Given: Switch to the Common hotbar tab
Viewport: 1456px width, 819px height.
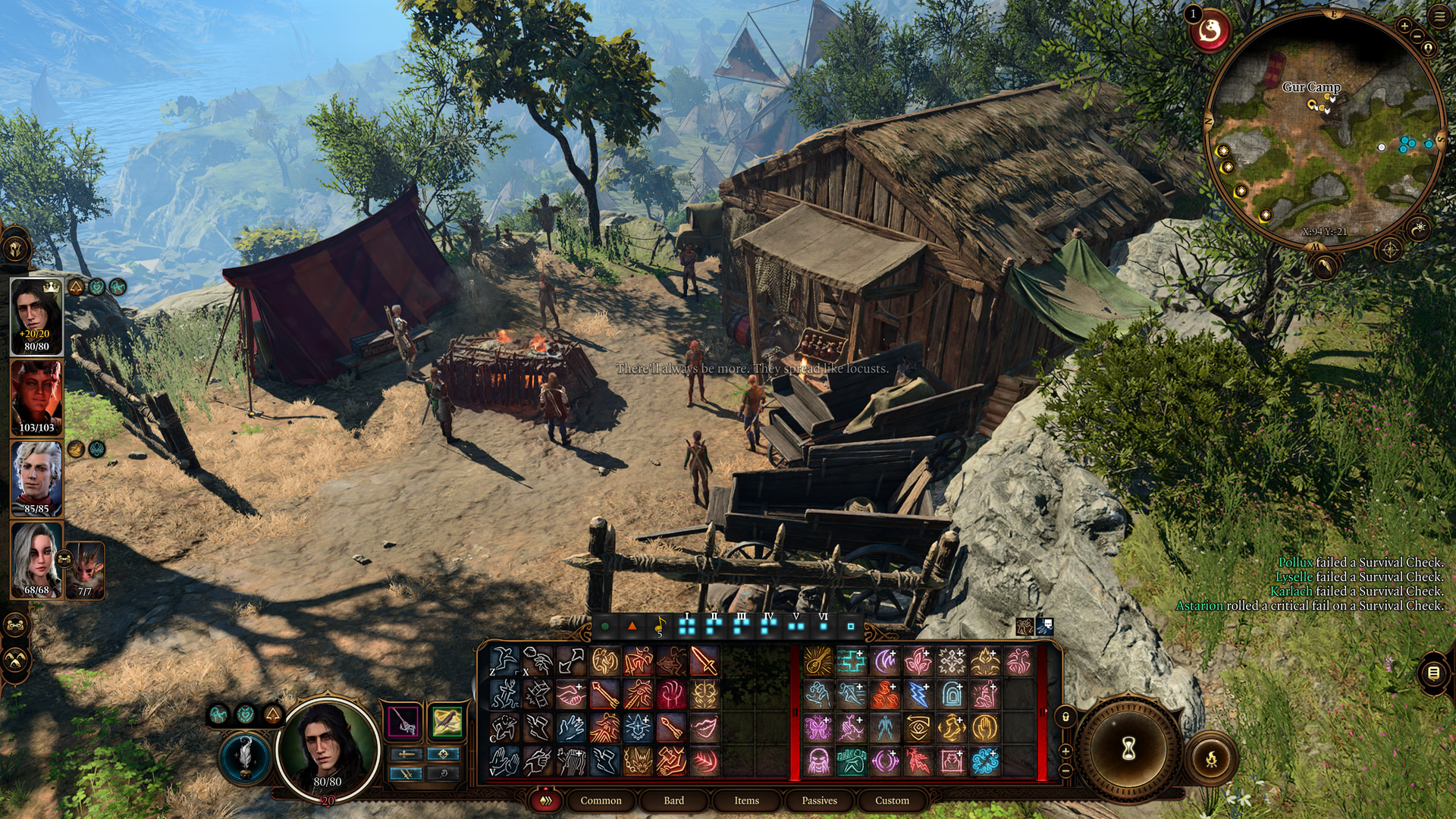Looking at the screenshot, I should tap(601, 800).
